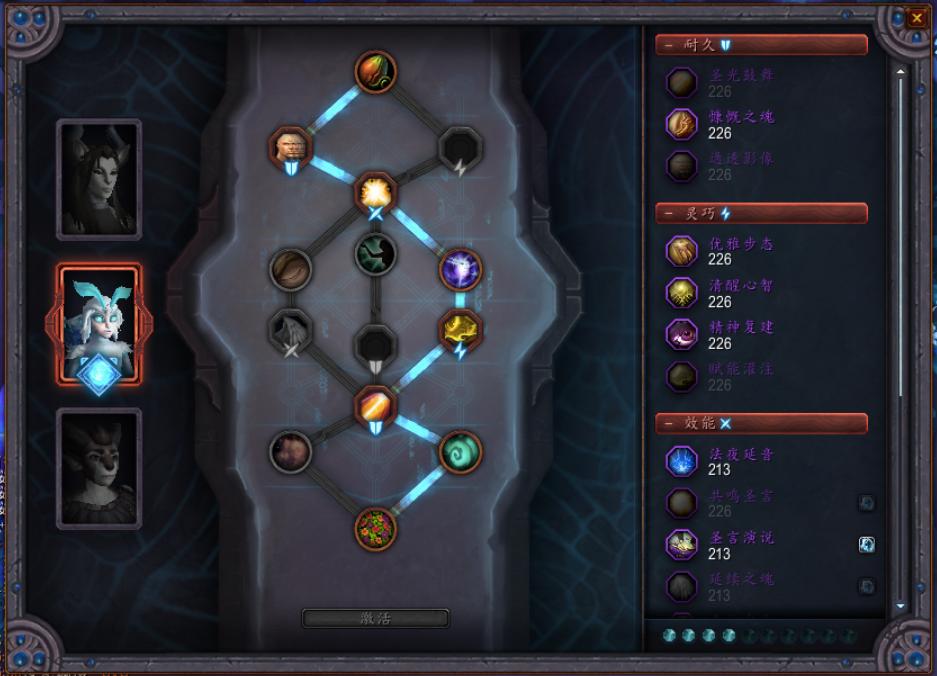Image resolution: width=937 pixels, height=676 pixels.
Task: Click the 激活 activate button
Action: (375, 618)
